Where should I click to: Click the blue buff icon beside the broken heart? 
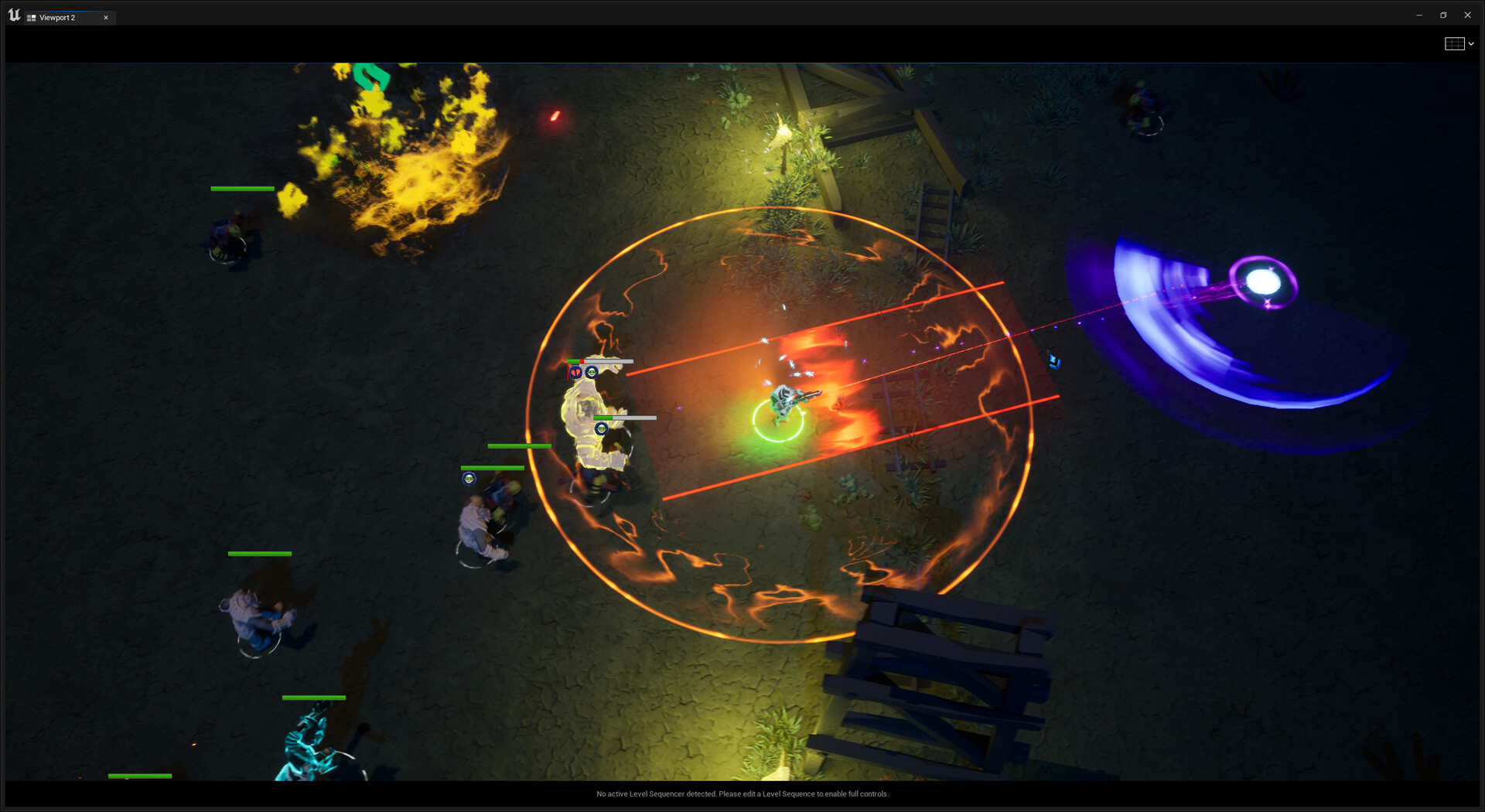click(x=592, y=371)
